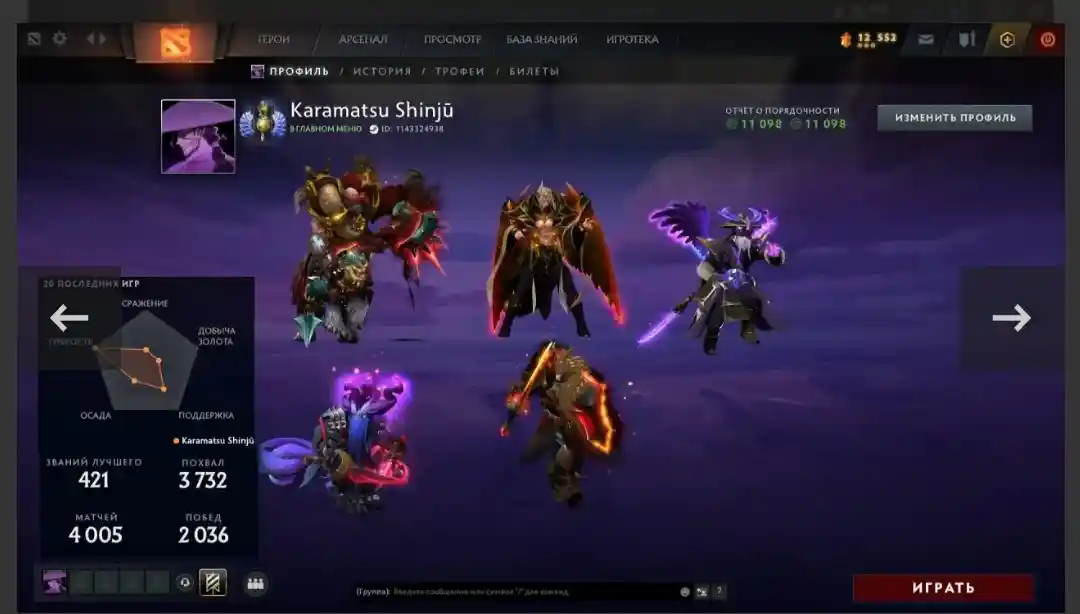Exit the game with the red power button

(1047, 40)
